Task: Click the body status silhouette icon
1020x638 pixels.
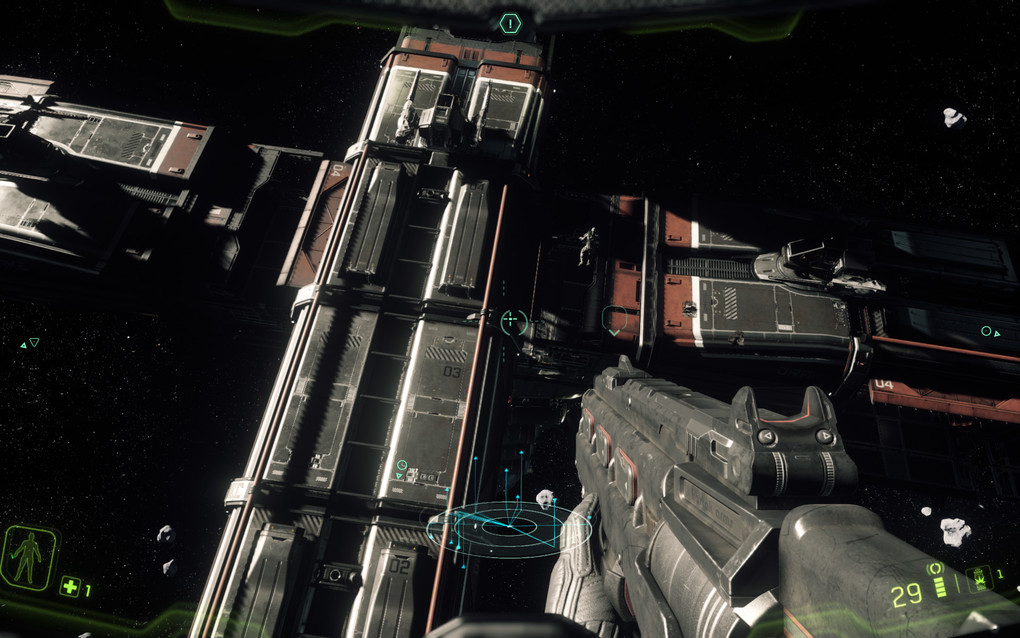Action: pyautogui.click(x=28, y=558)
